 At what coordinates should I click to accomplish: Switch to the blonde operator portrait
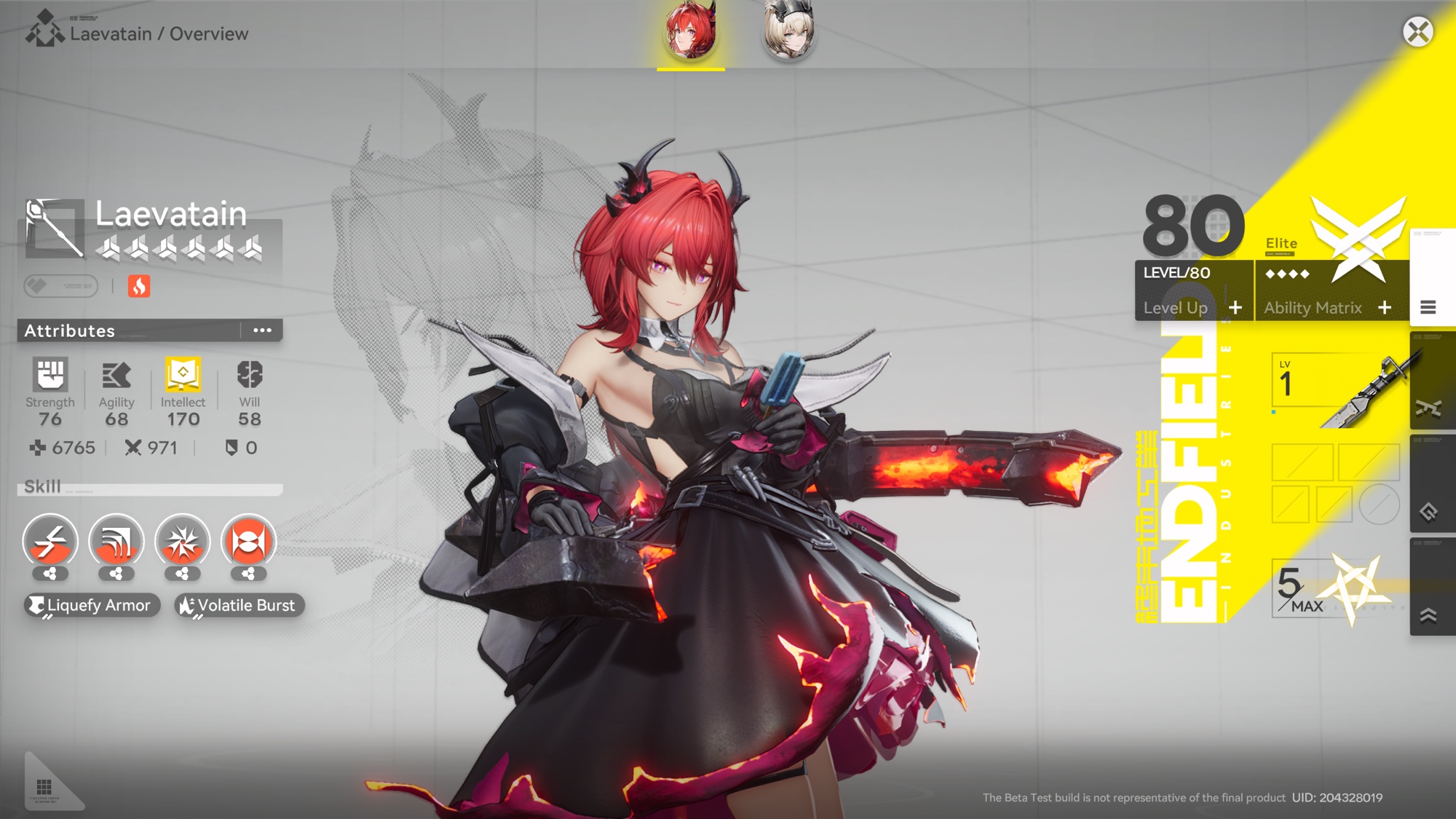click(788, 32)
